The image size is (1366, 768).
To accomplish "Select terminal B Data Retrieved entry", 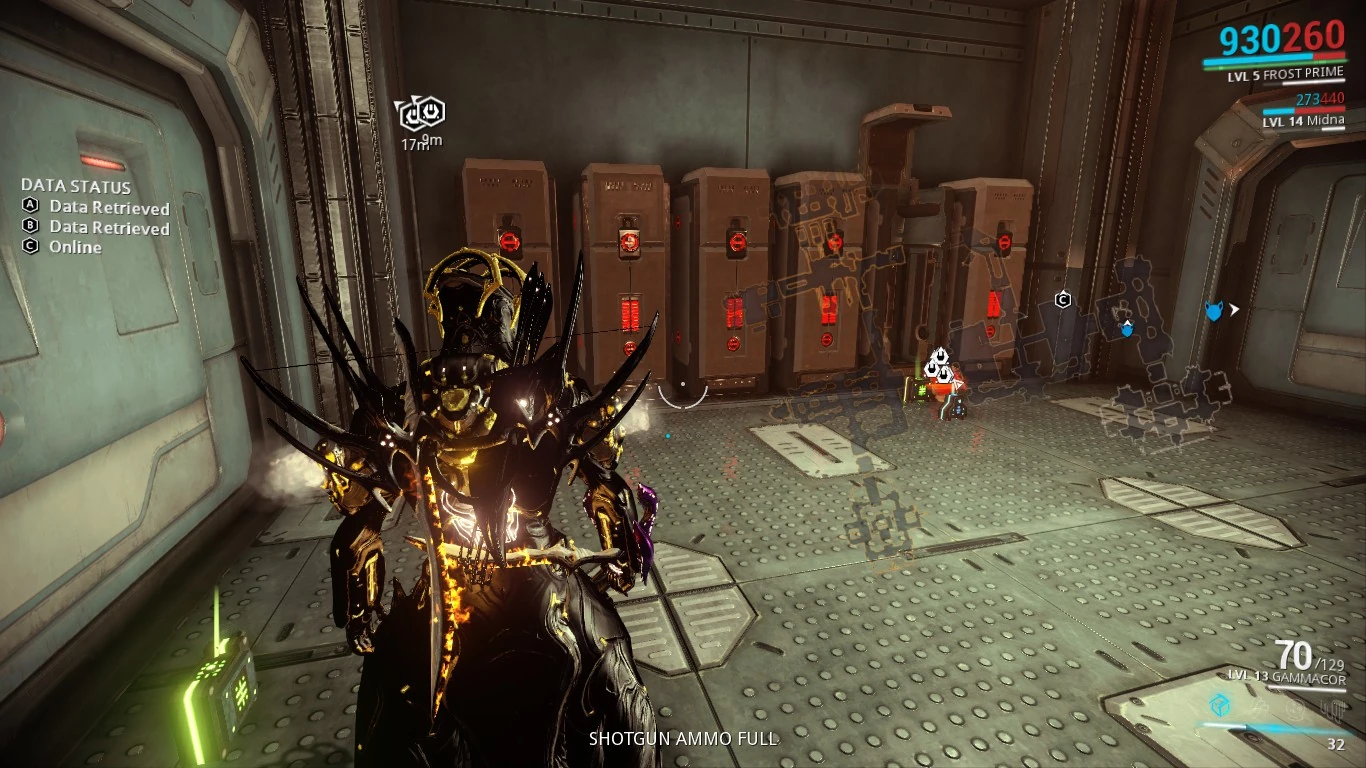I will (96, 227).
